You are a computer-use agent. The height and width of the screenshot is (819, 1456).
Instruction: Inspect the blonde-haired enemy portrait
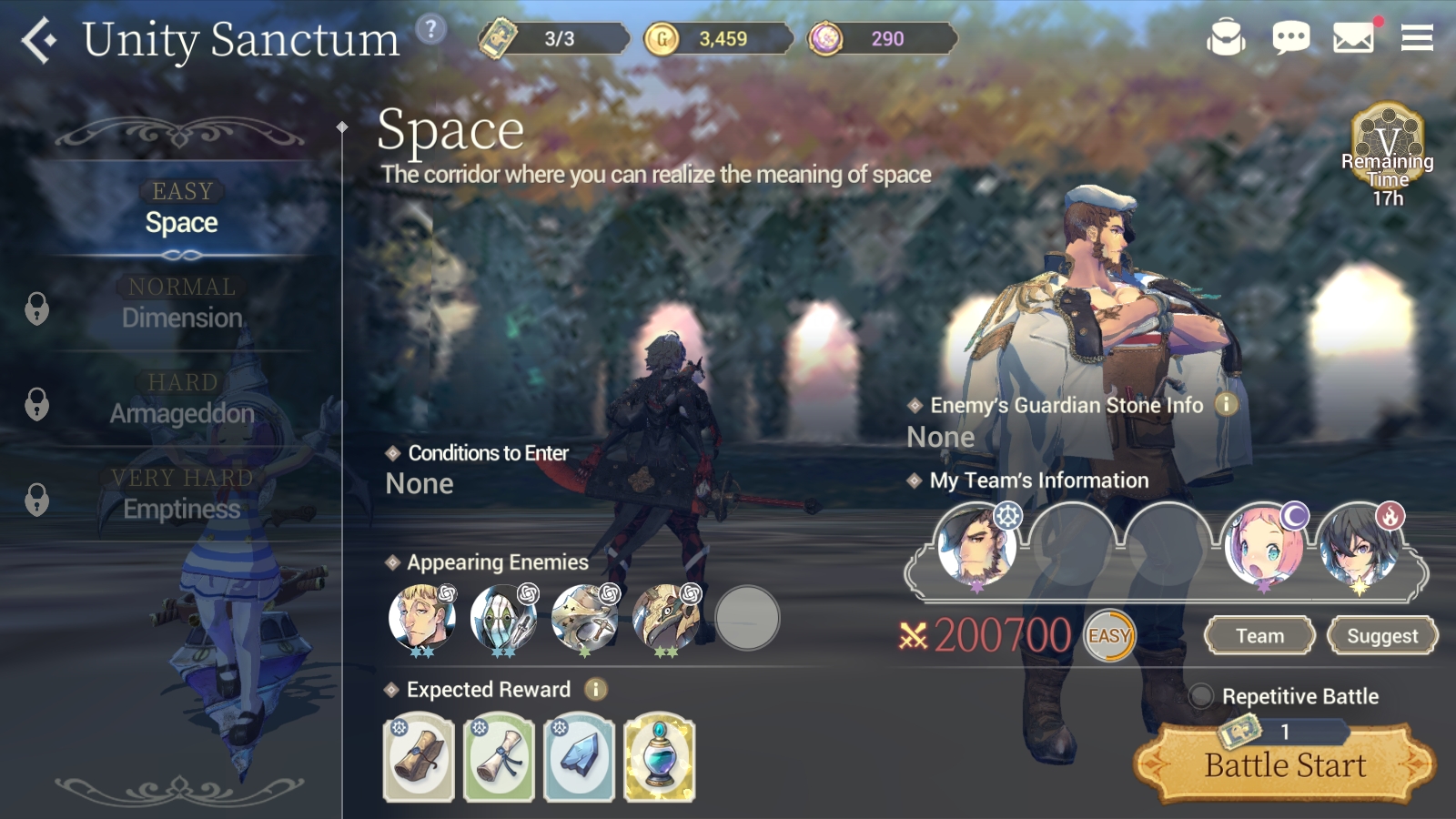(x=420, y=618)
